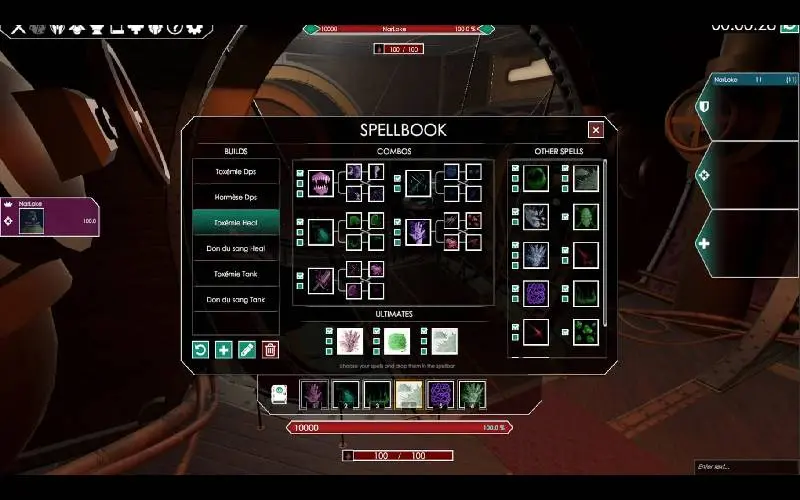
Task: Select the purple cell cluster spell in Other Spells
Action: tap(536, 293)
